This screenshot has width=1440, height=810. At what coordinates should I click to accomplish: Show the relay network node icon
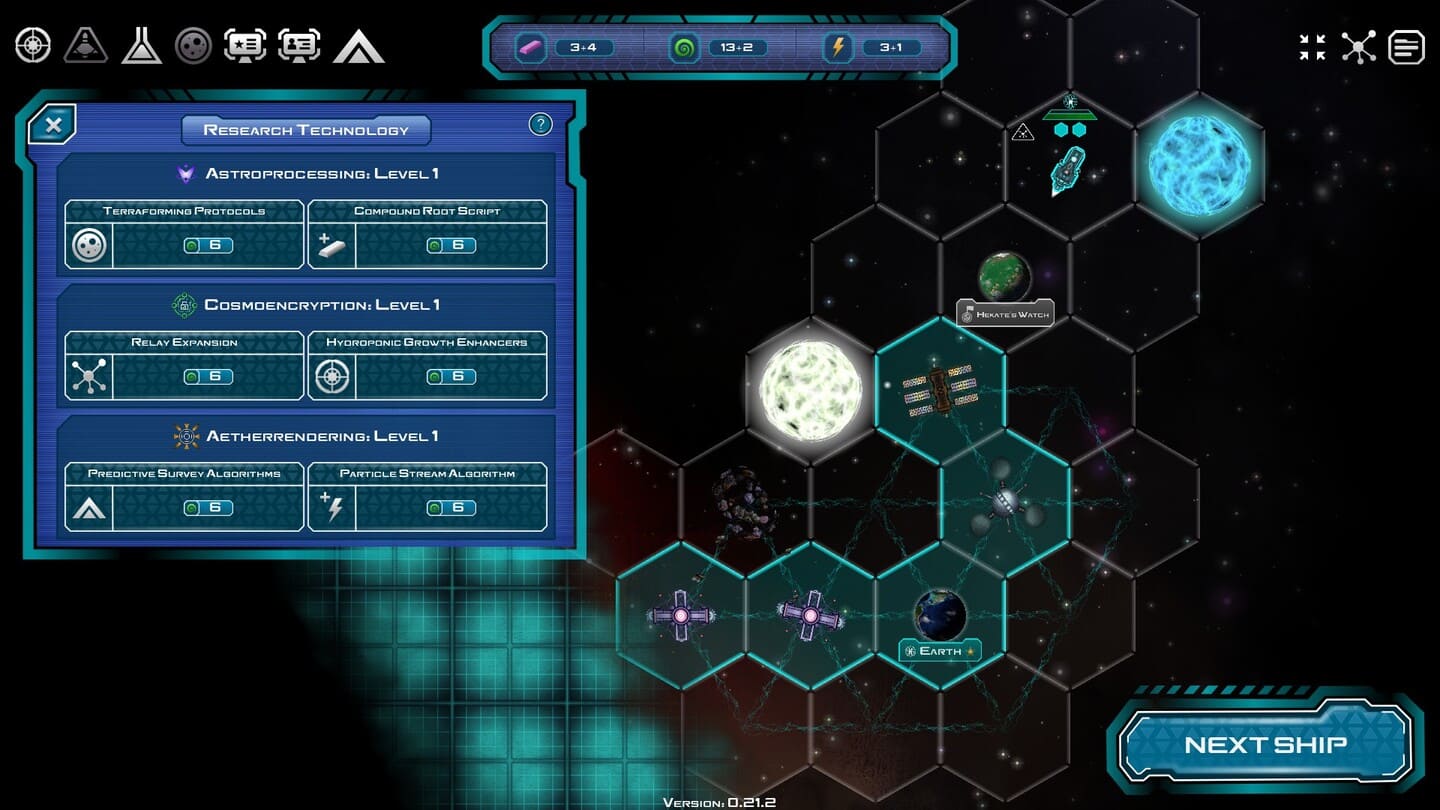(x=1358, y=47)
